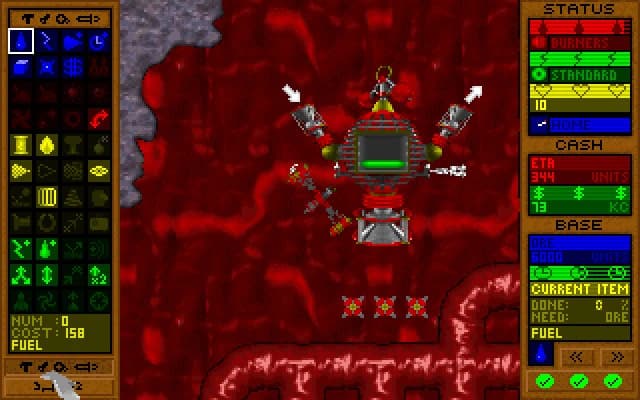640x400 pixels.
Task: Click the next item double-right arrow button
Action: pyautogui.click(x=617, y=355)
